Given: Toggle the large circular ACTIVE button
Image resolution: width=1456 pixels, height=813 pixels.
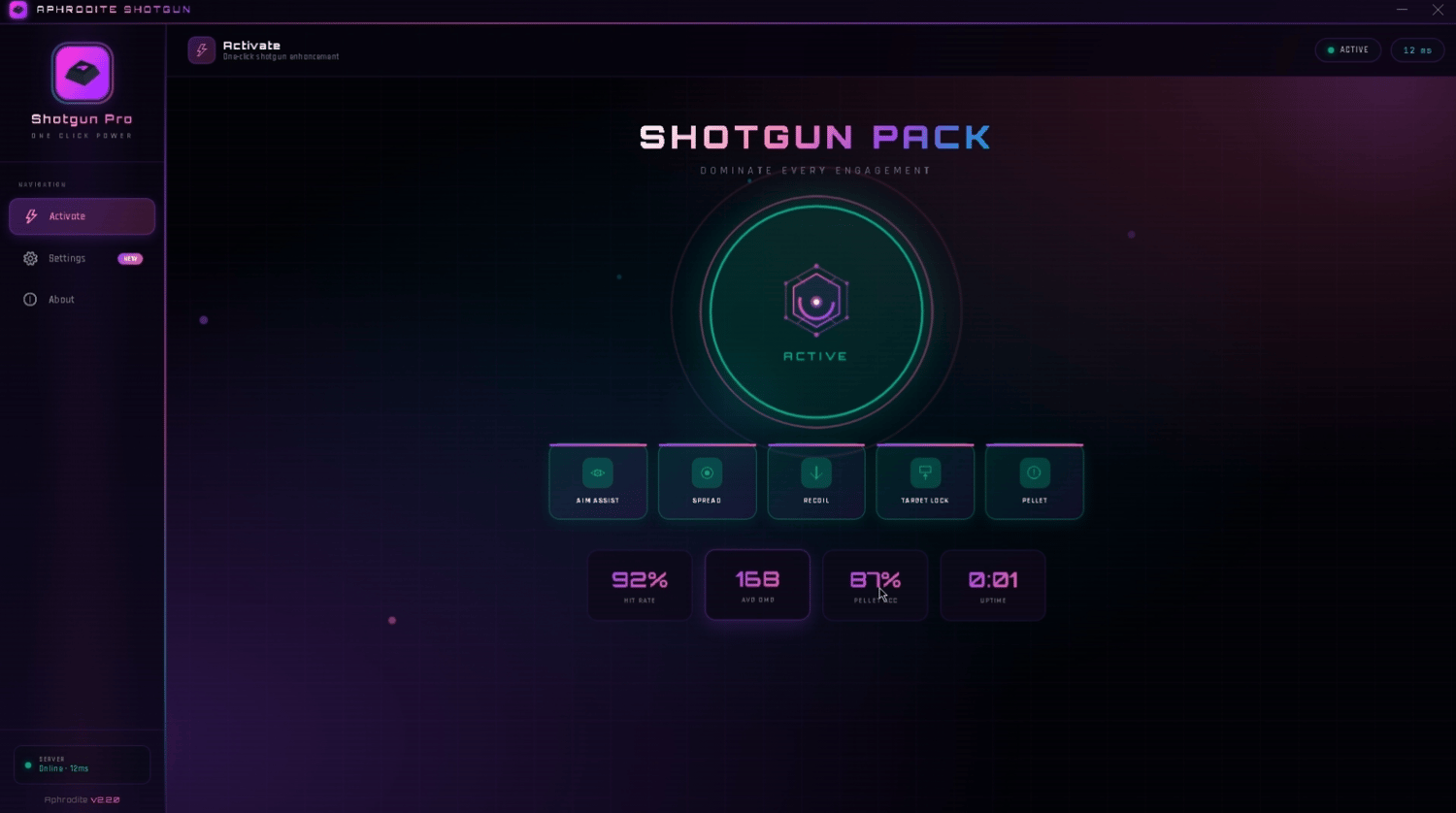Looking at the screenshot, I should 816,312.
